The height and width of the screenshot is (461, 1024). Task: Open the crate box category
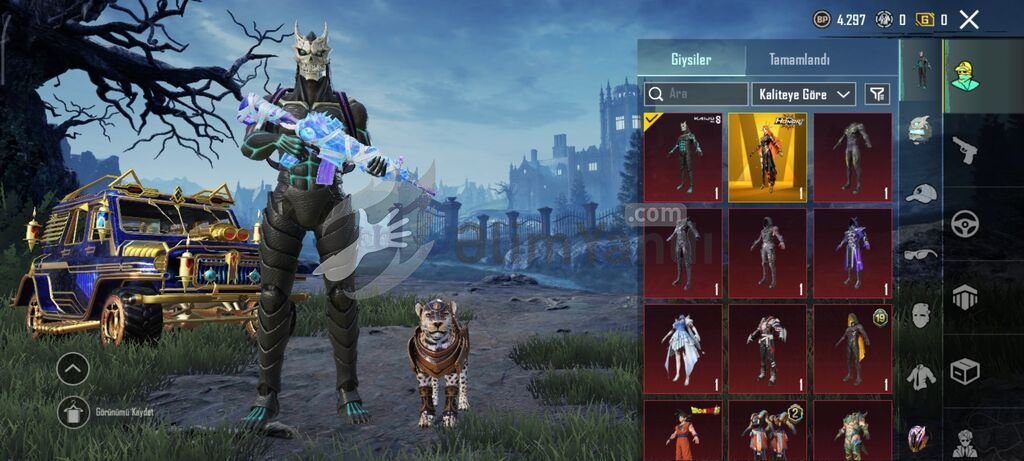tap(965, 371)
